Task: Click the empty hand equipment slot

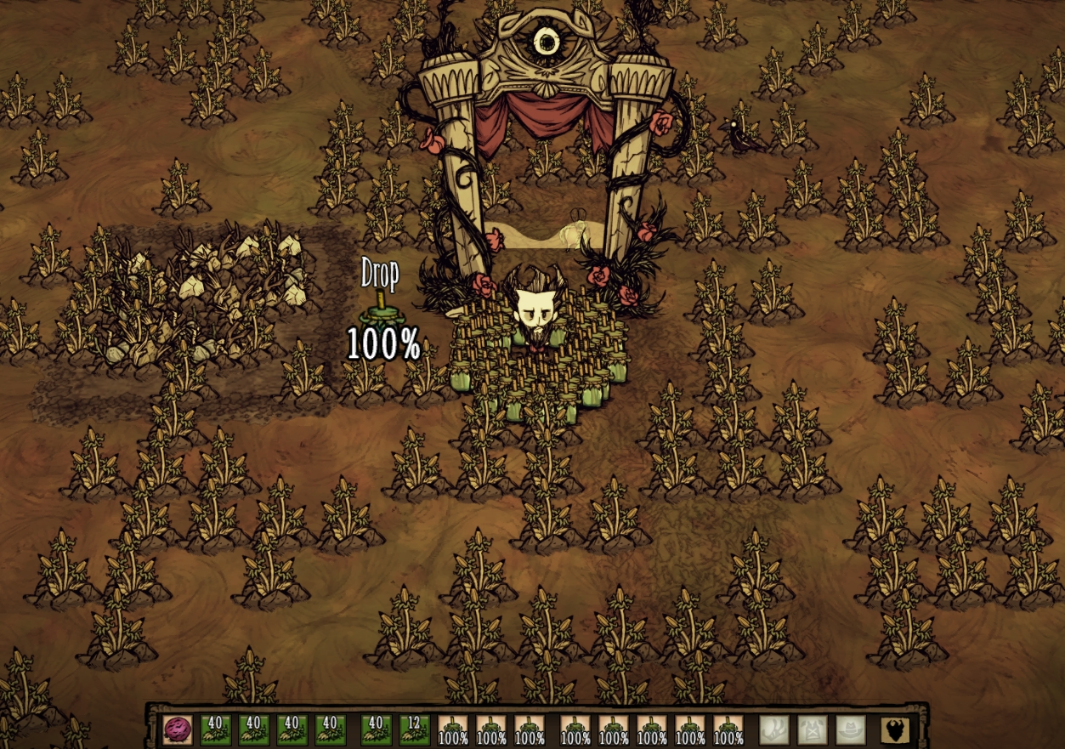Action: pyautogui.click(x=773, y=729)
